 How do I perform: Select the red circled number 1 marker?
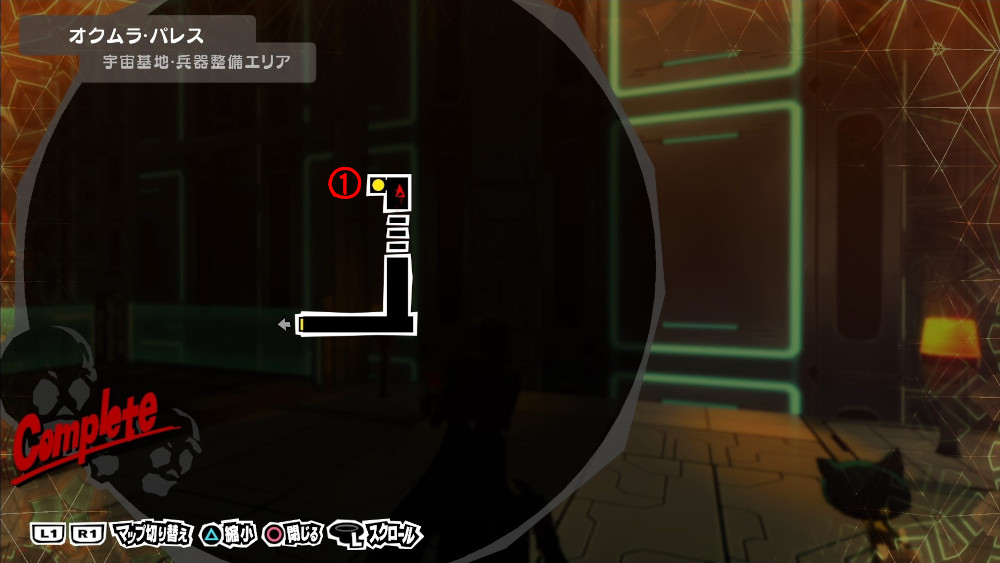point(345,183)
